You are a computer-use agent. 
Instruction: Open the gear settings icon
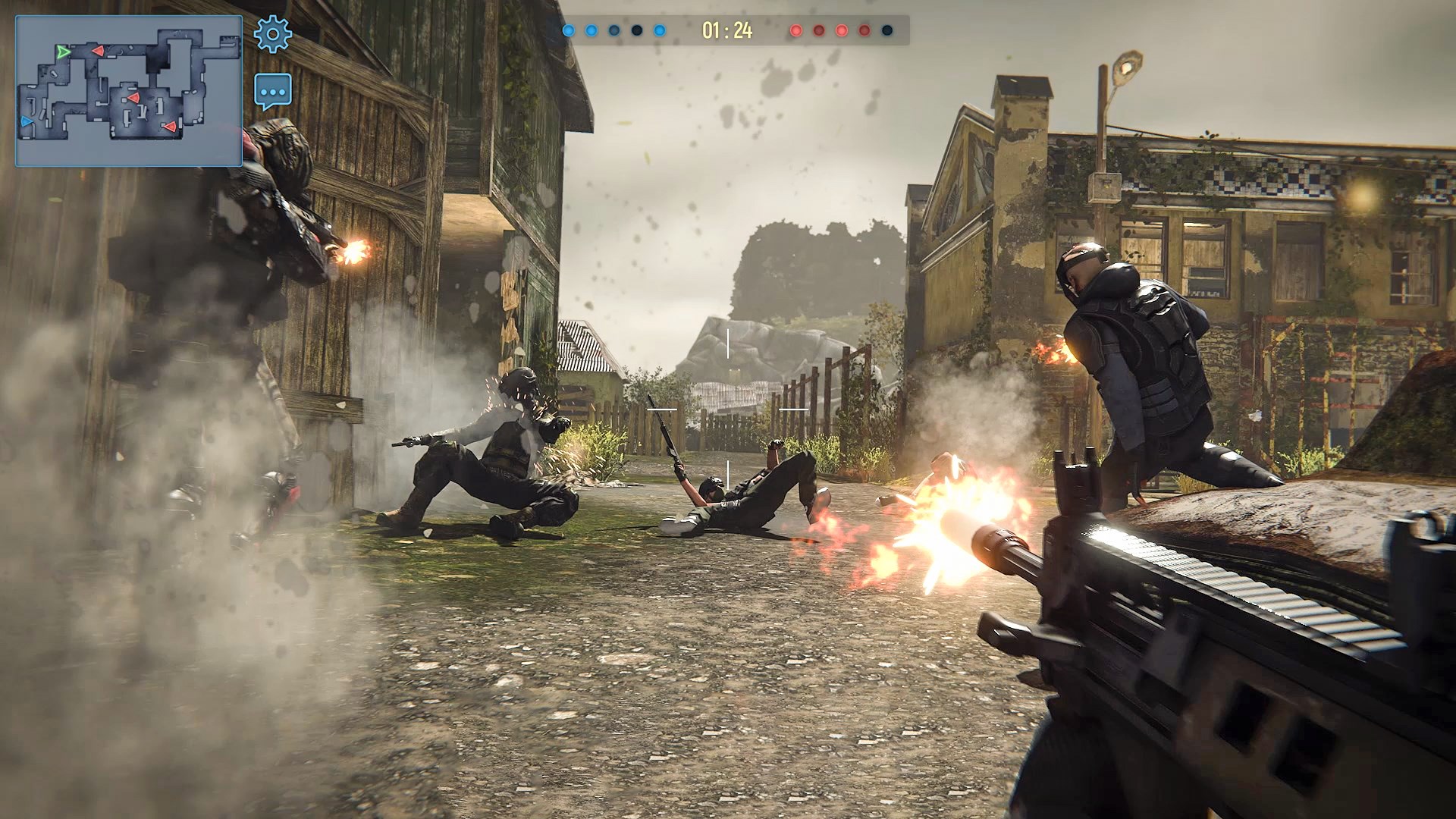(272, 34)
